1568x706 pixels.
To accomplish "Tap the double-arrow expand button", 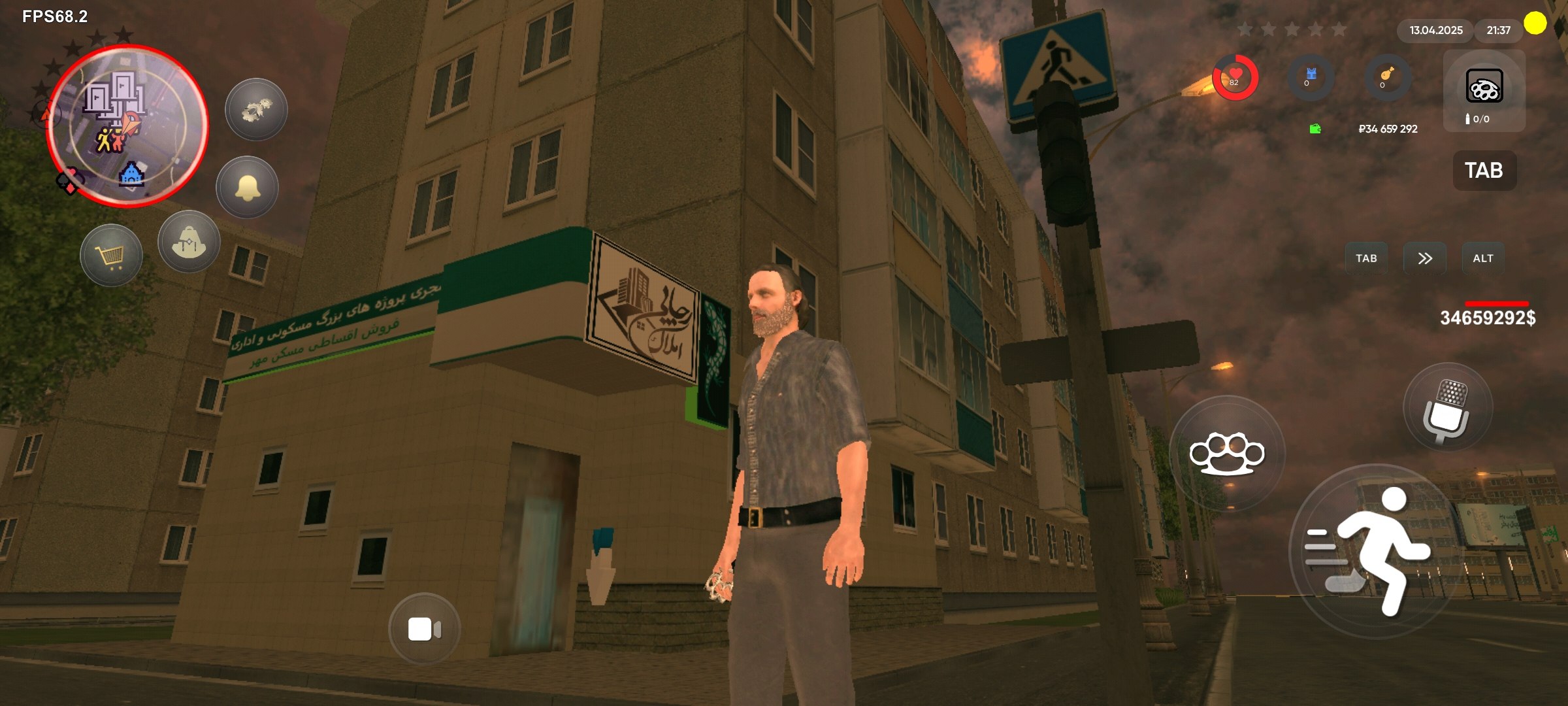I will click(1425, 258).
